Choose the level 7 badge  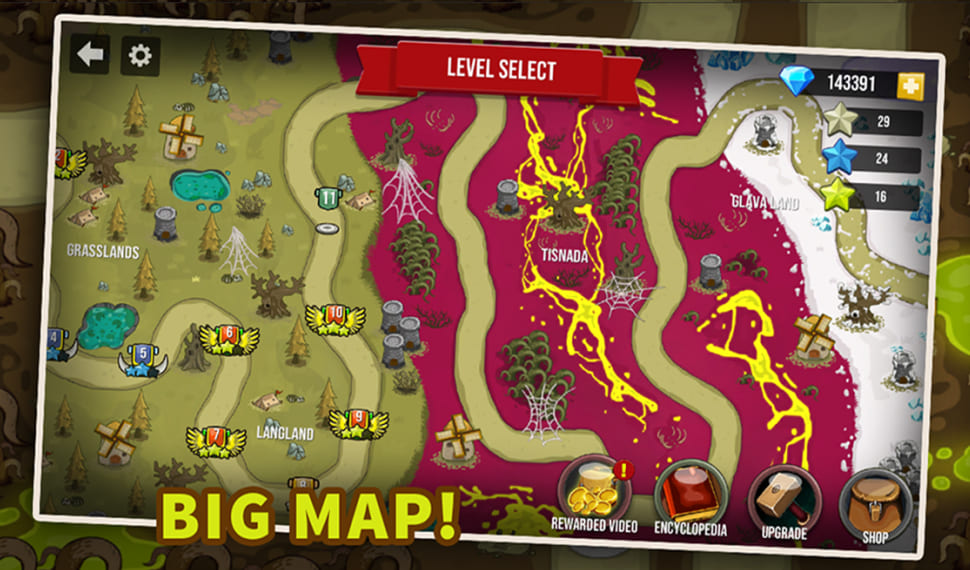[216, 439]
